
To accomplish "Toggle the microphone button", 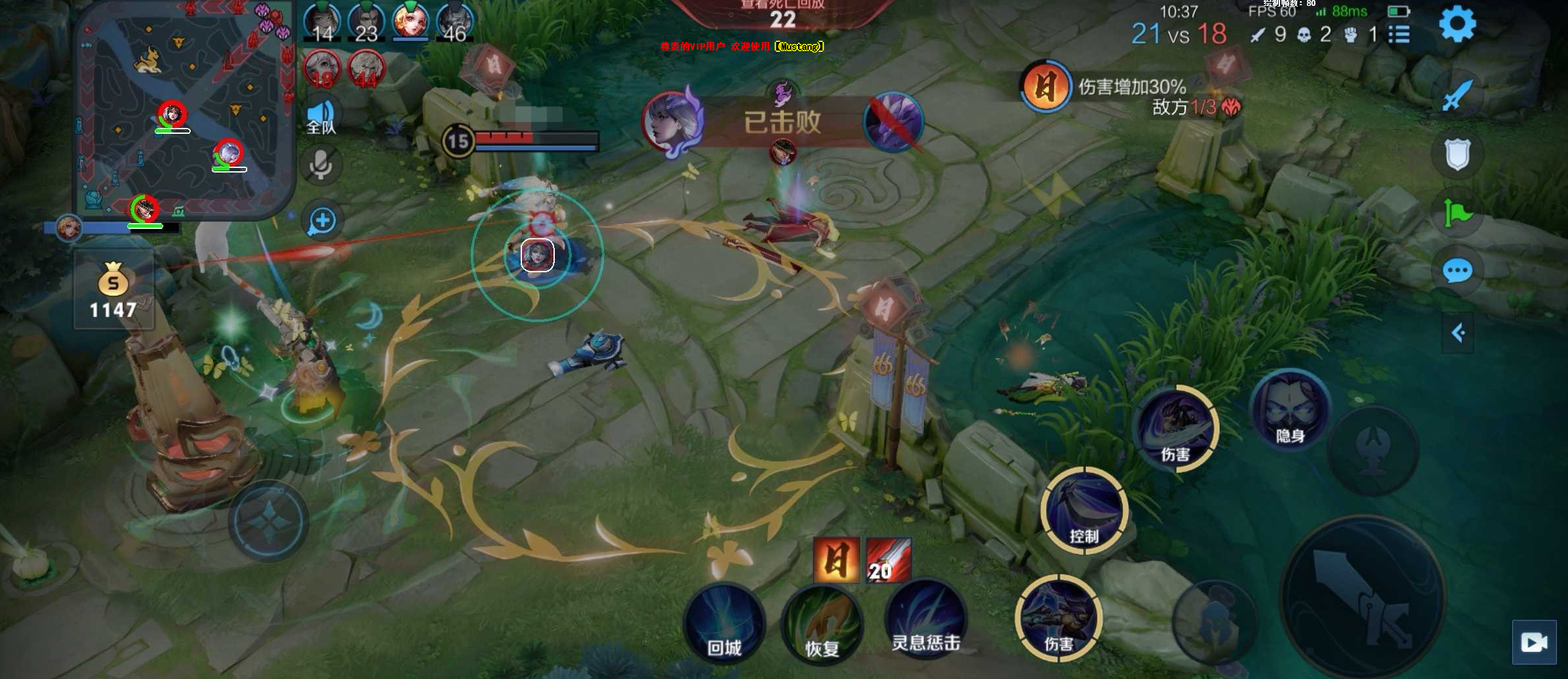I will (x=321, y=164).
